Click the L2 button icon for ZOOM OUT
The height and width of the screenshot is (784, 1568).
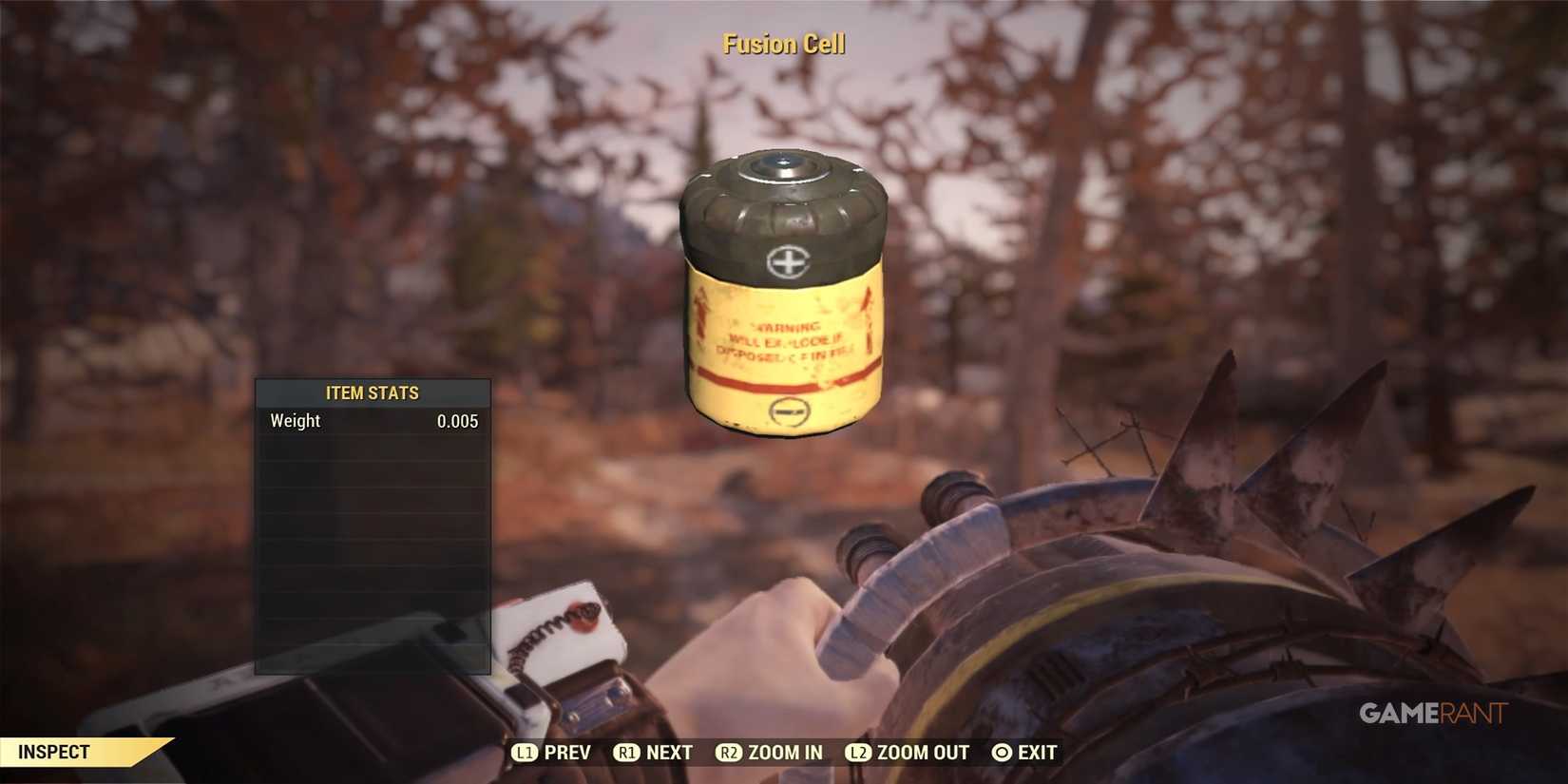pyautogui.click(x=859, y=753)
